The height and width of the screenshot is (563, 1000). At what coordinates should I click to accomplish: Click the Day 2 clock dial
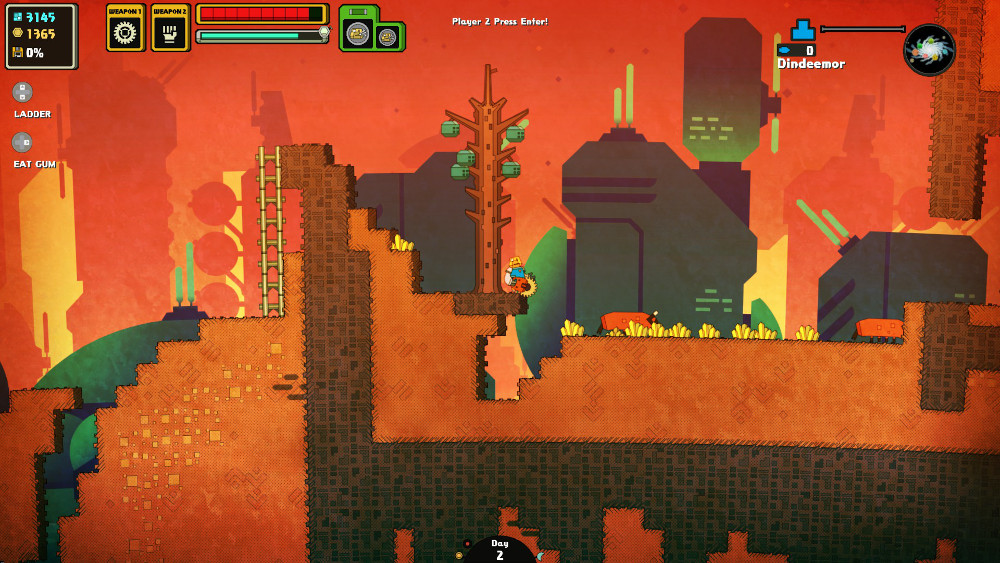(500, 551)
